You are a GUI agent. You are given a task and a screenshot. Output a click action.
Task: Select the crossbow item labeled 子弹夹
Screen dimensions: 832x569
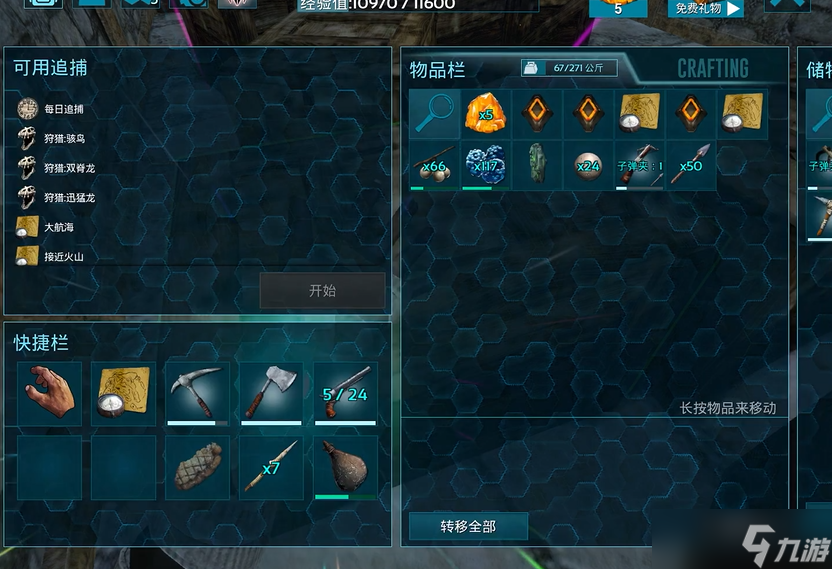[639, 166]
